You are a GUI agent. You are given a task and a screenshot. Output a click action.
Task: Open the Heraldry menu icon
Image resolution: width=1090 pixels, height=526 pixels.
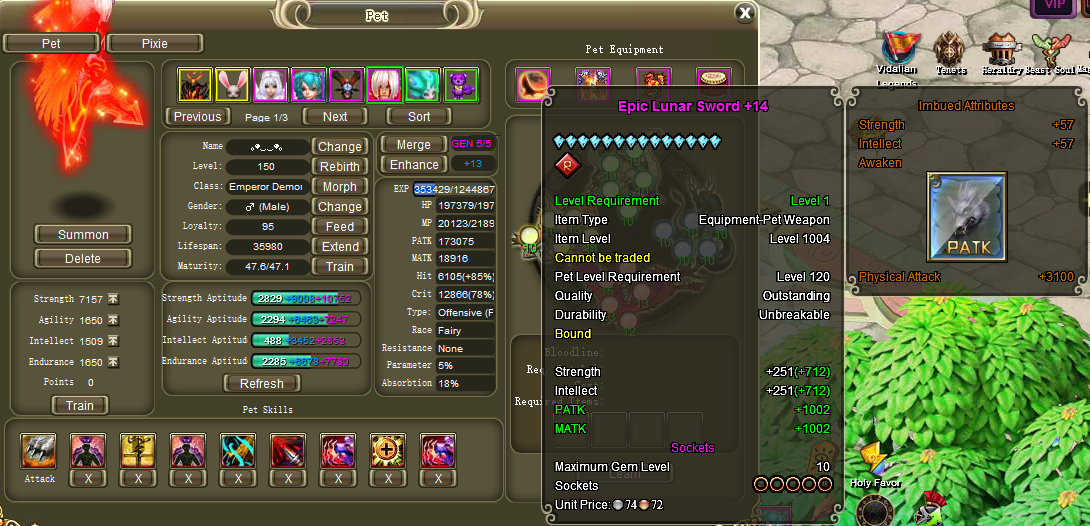point(999,51)
